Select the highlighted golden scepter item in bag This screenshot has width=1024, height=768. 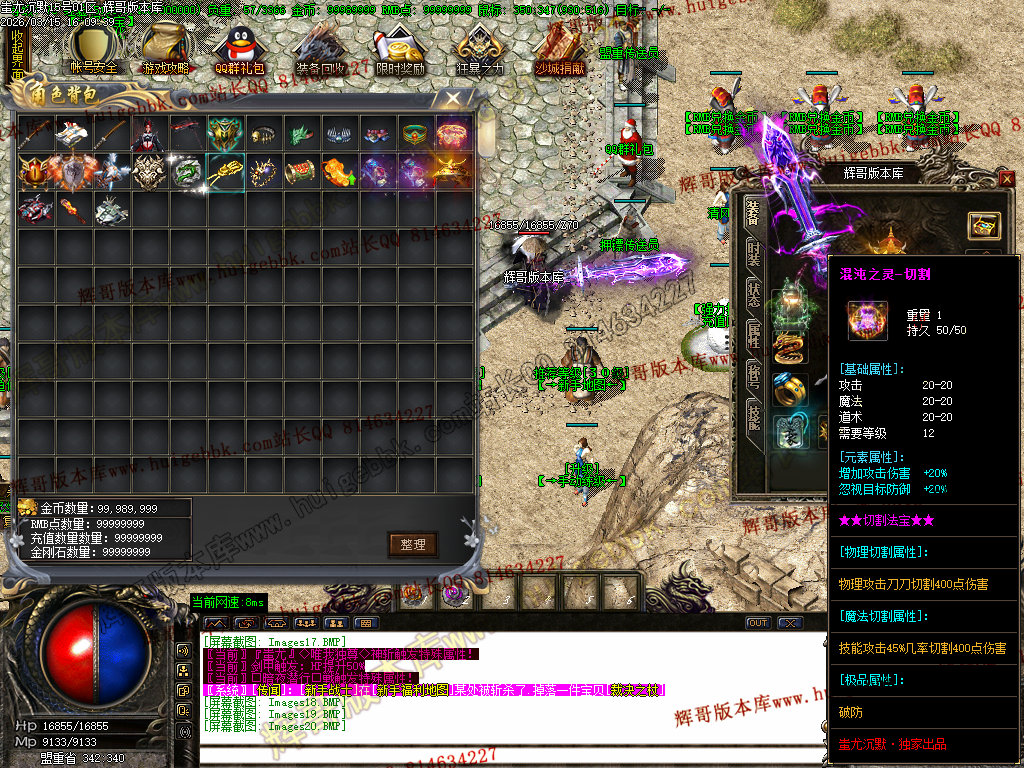point(226,172)
